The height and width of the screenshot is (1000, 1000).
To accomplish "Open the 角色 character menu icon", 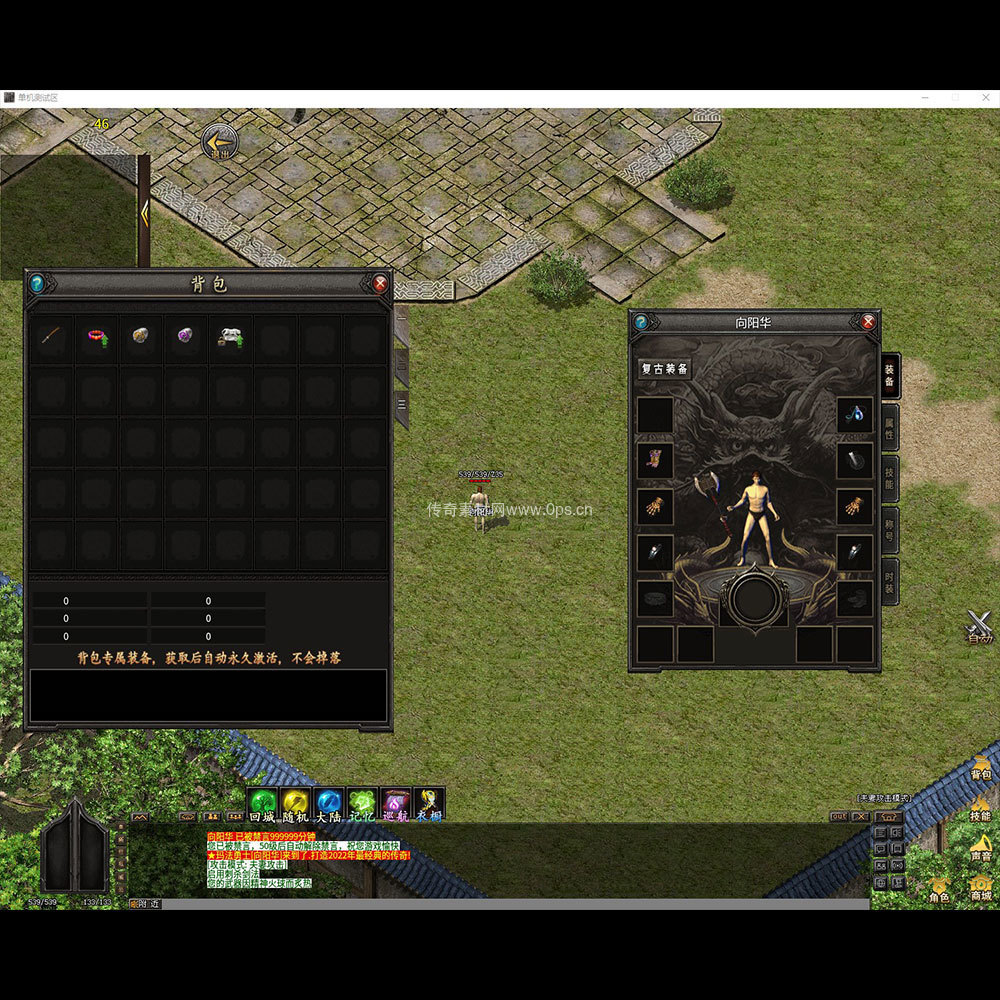I will (940, 887).
